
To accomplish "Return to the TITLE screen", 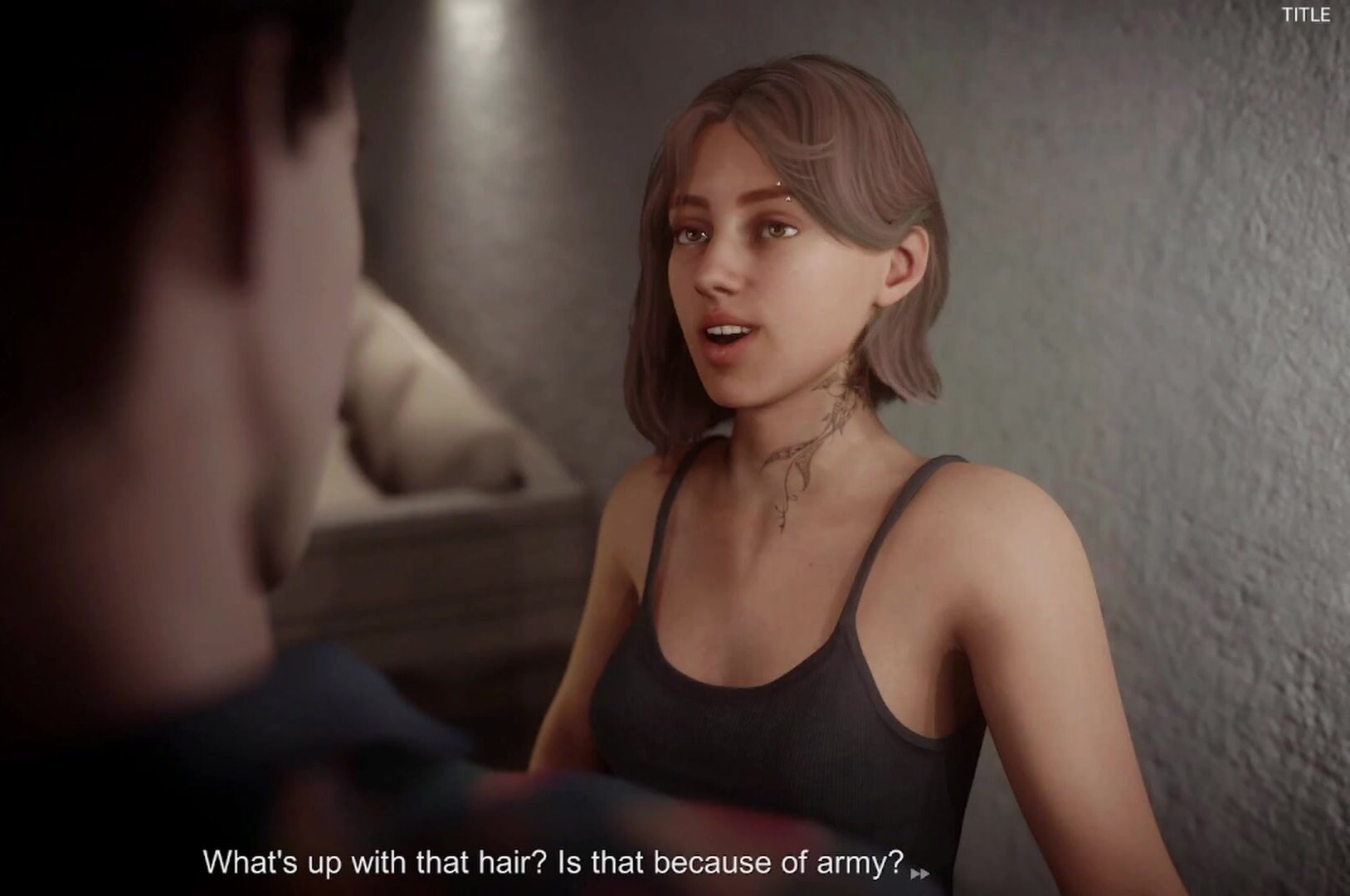I will click(x=1306, y=15).
